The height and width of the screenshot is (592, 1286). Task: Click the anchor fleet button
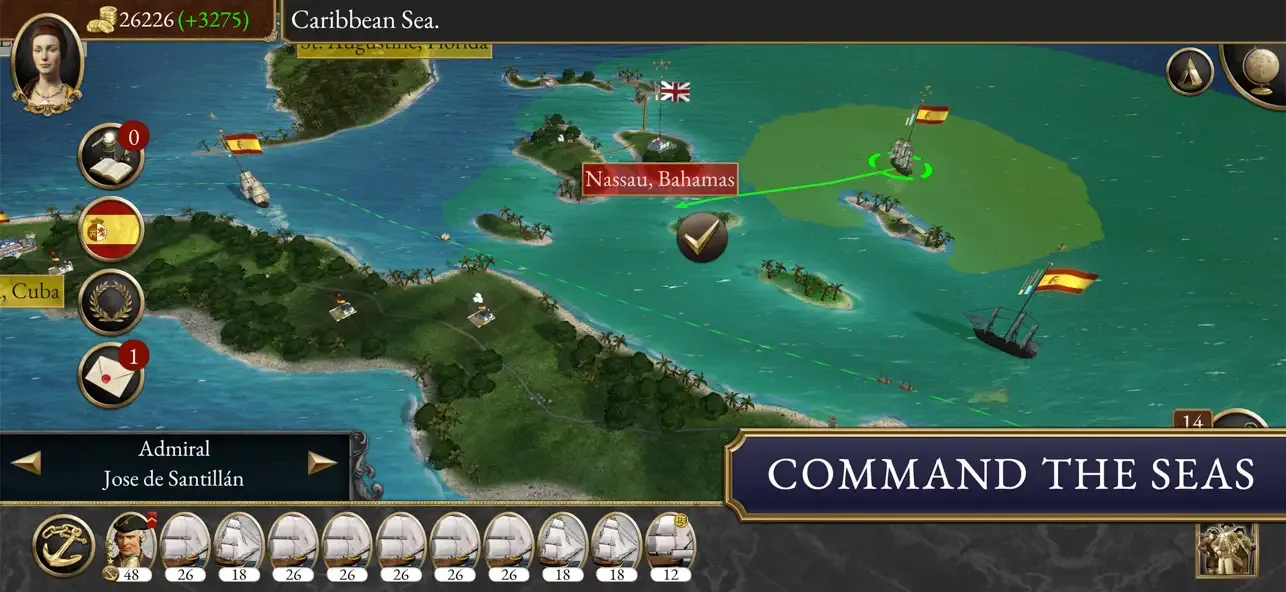(x=64, y=545)
